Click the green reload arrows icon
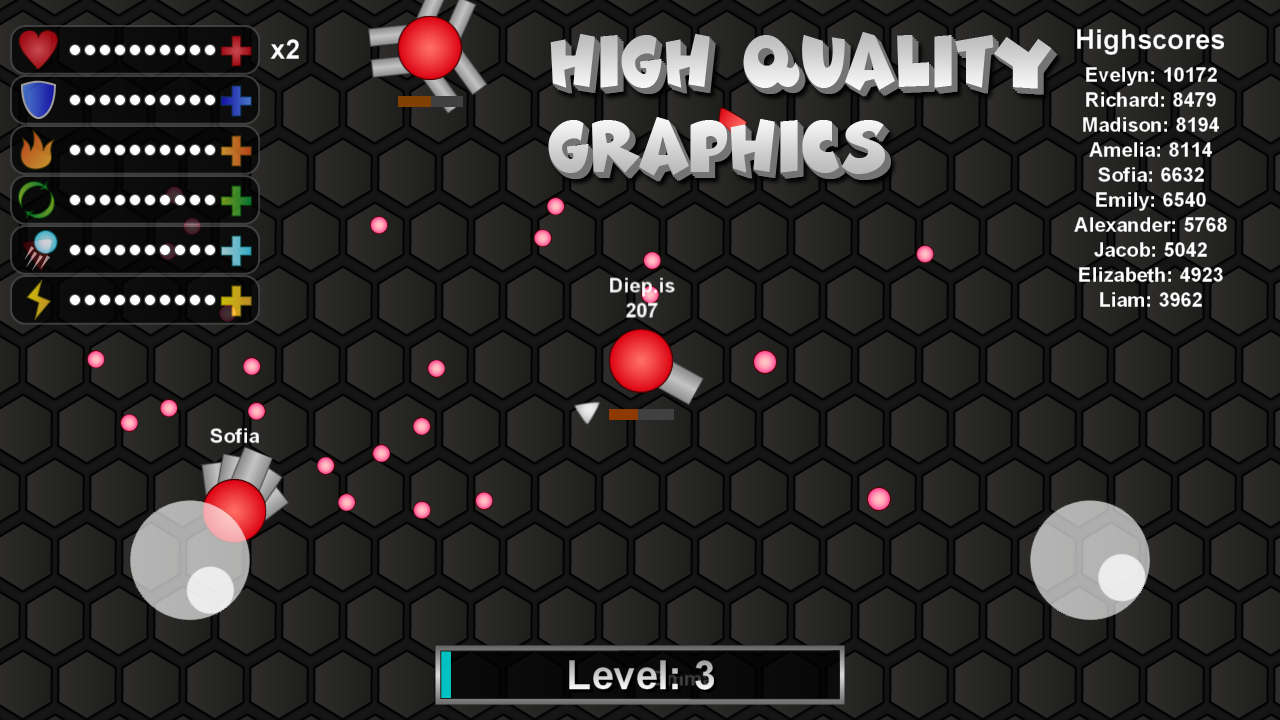The width and height of the screenshot is (1280, 720). (x=37, y=200)
